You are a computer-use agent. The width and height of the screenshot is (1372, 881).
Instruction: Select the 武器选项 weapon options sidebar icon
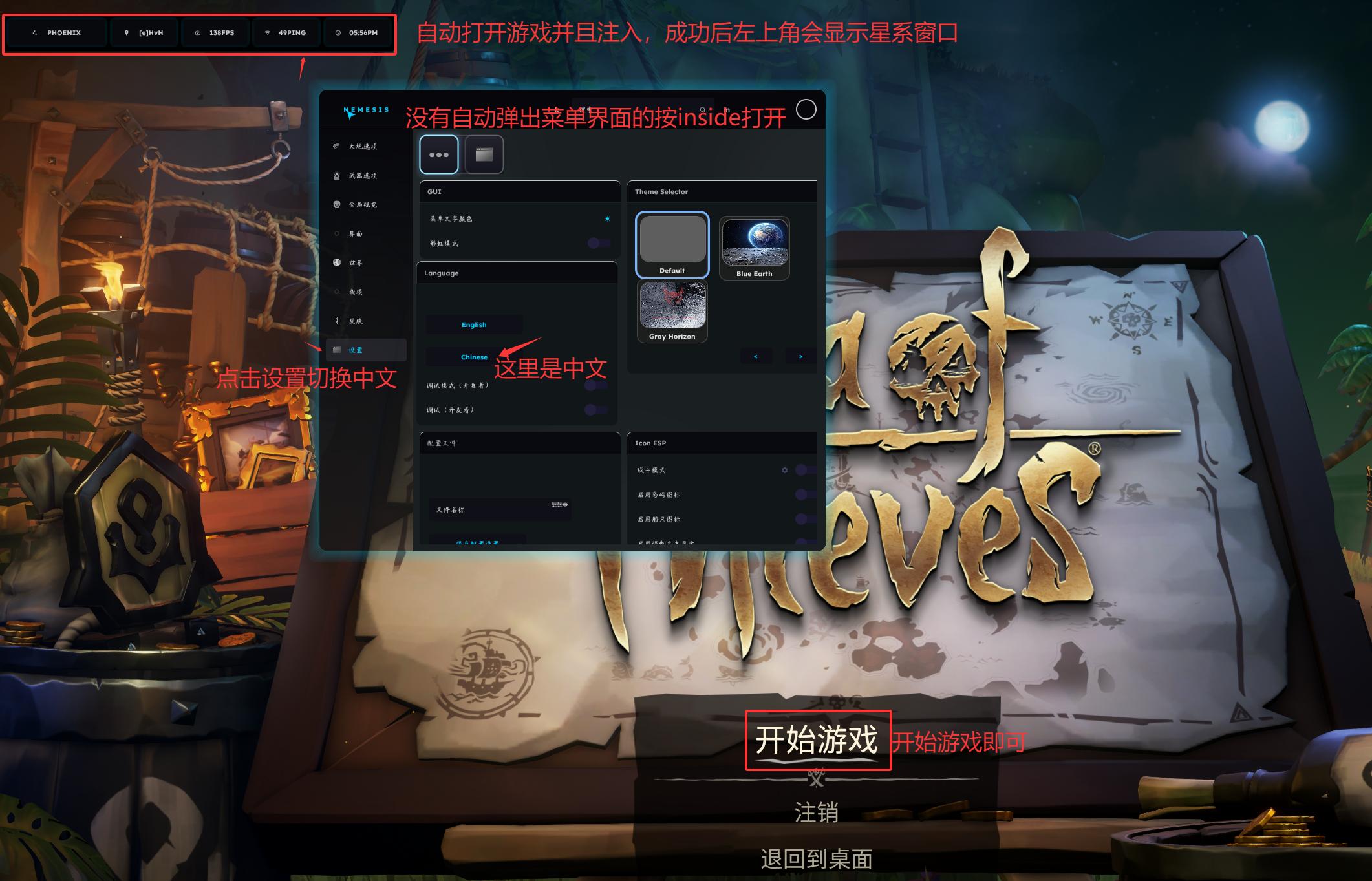pos(363,176)
